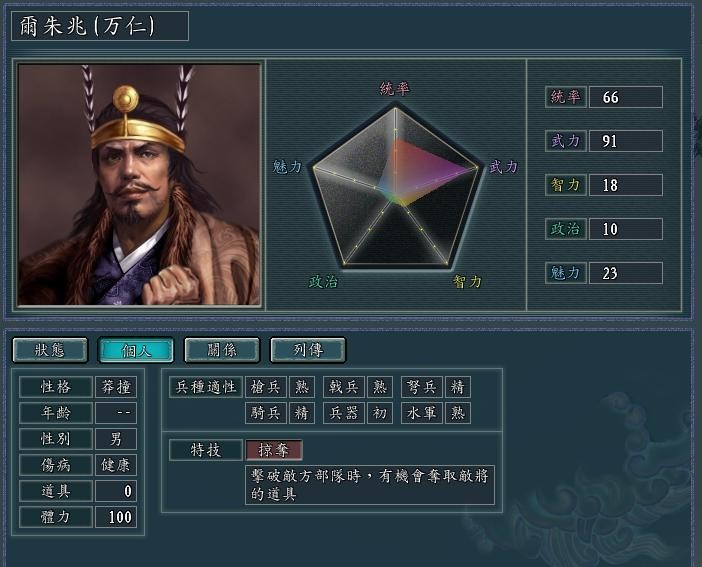Switch to the 狀態 tab
Viewport: 702px width, 567px height.
[49, 350]
